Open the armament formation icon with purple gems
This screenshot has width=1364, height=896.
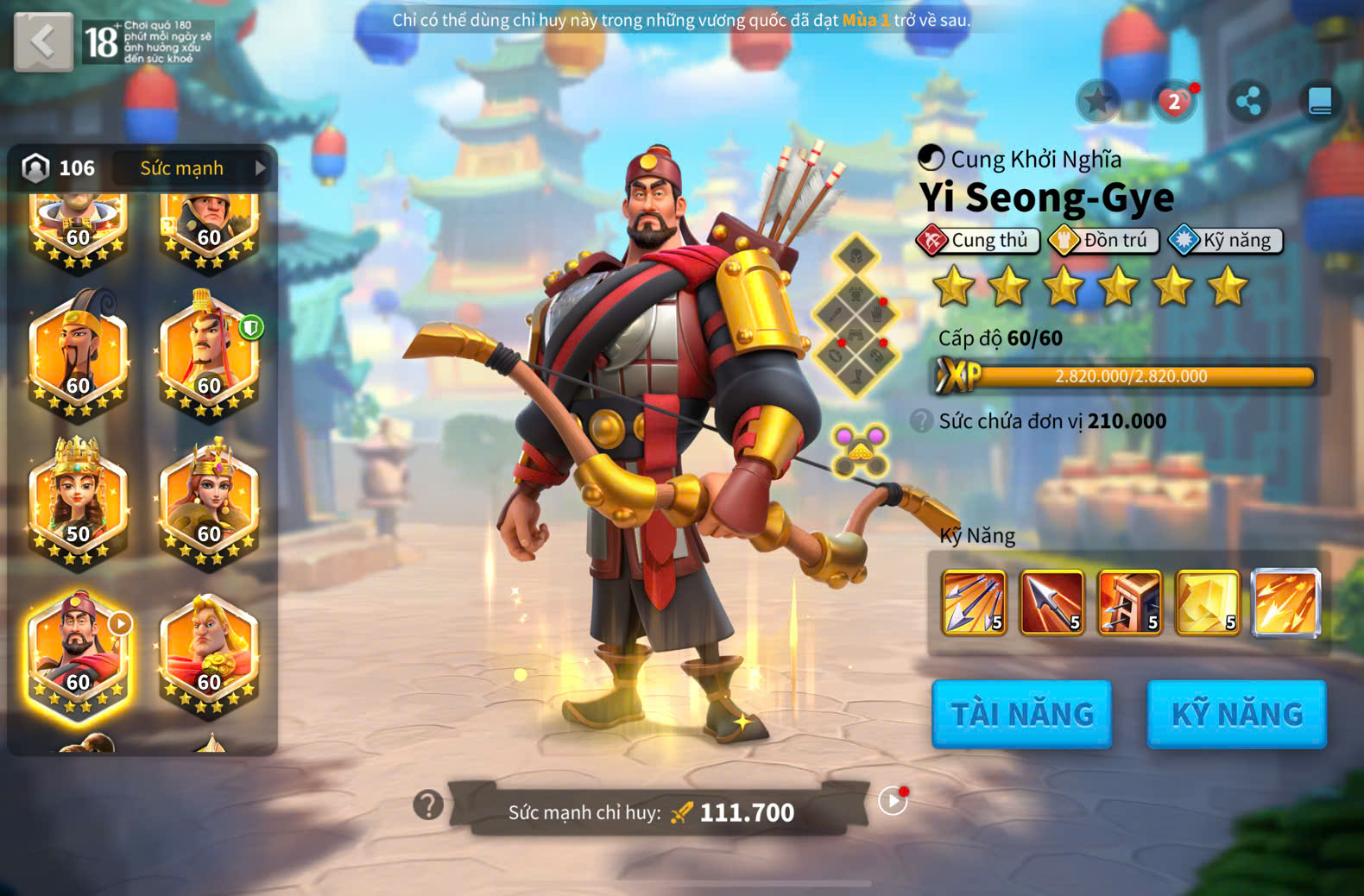point(860,449)
